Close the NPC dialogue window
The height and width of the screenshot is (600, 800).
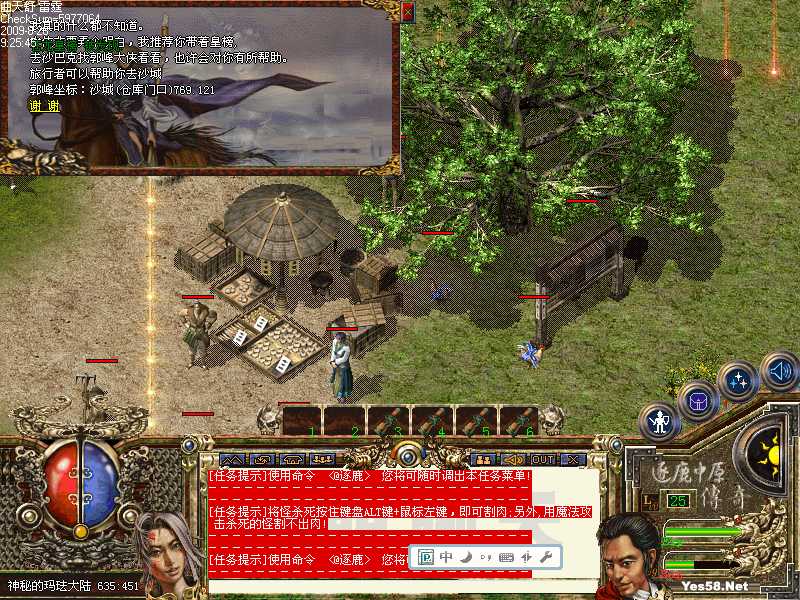tap(407, 11)
